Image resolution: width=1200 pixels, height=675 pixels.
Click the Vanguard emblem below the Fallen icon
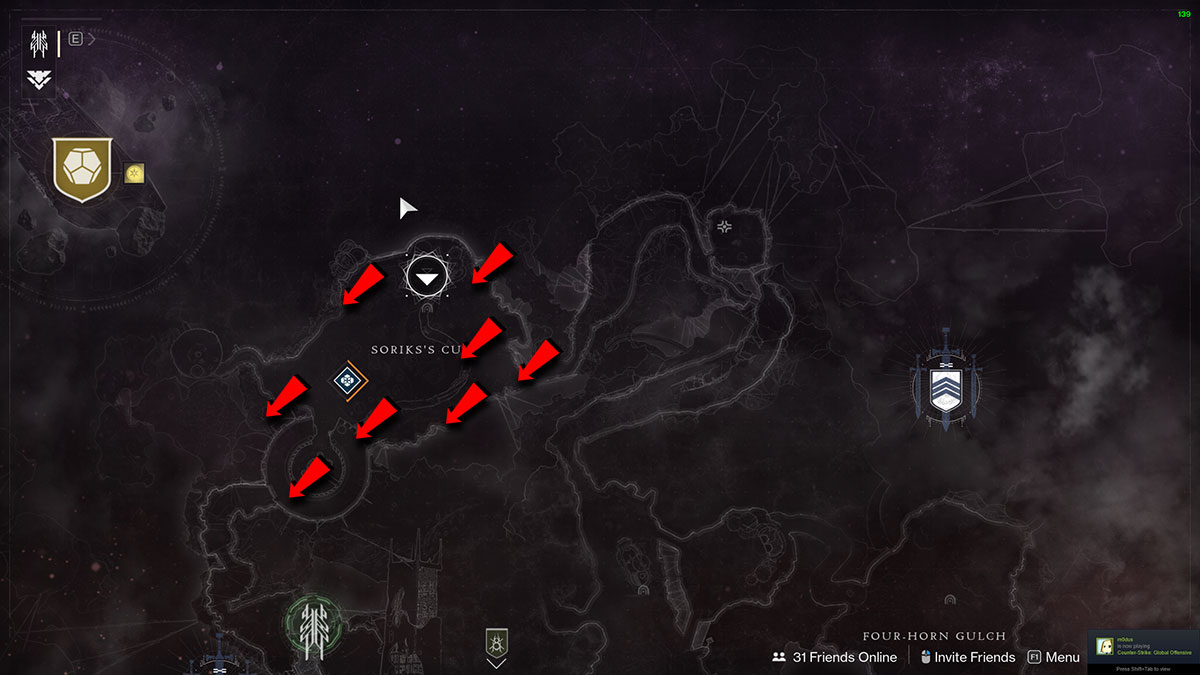[41, 79]
